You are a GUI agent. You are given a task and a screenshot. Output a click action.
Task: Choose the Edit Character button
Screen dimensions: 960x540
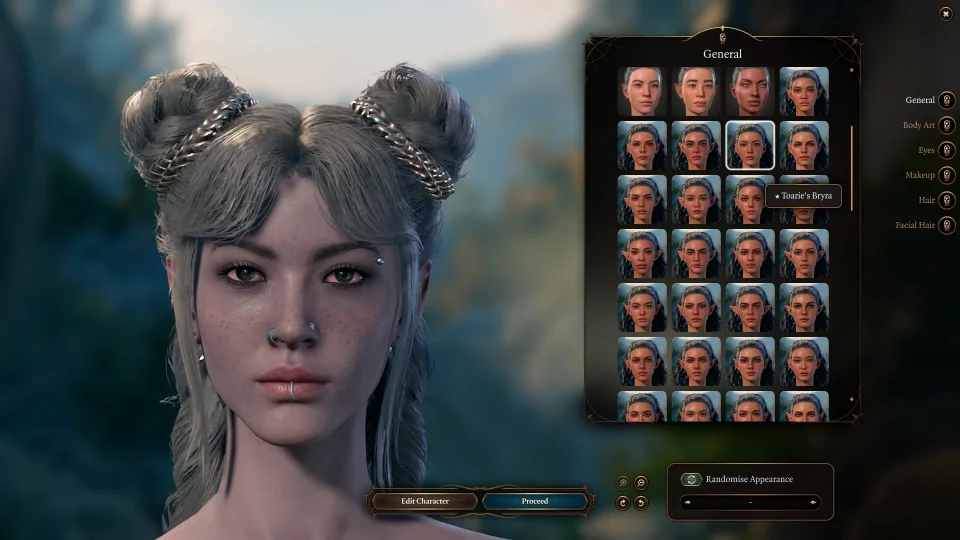tap(425, 501)
